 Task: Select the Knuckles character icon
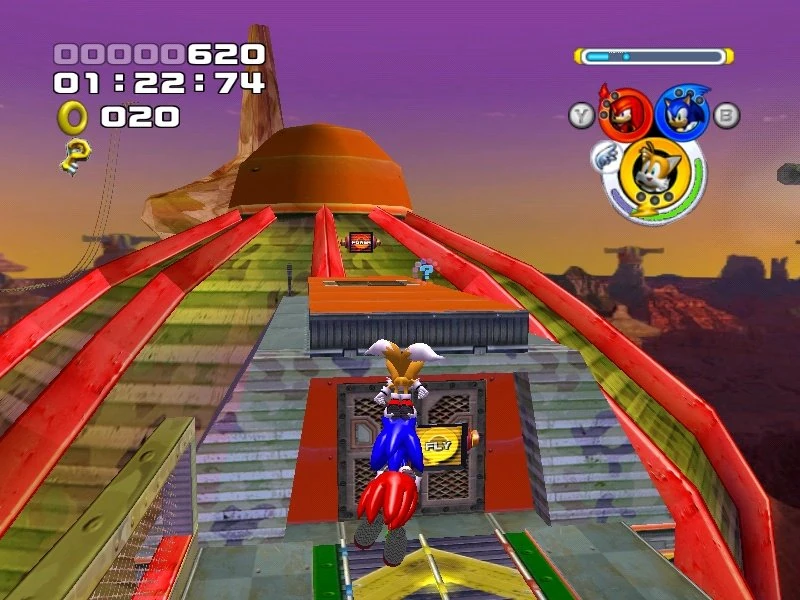(626, 113)
